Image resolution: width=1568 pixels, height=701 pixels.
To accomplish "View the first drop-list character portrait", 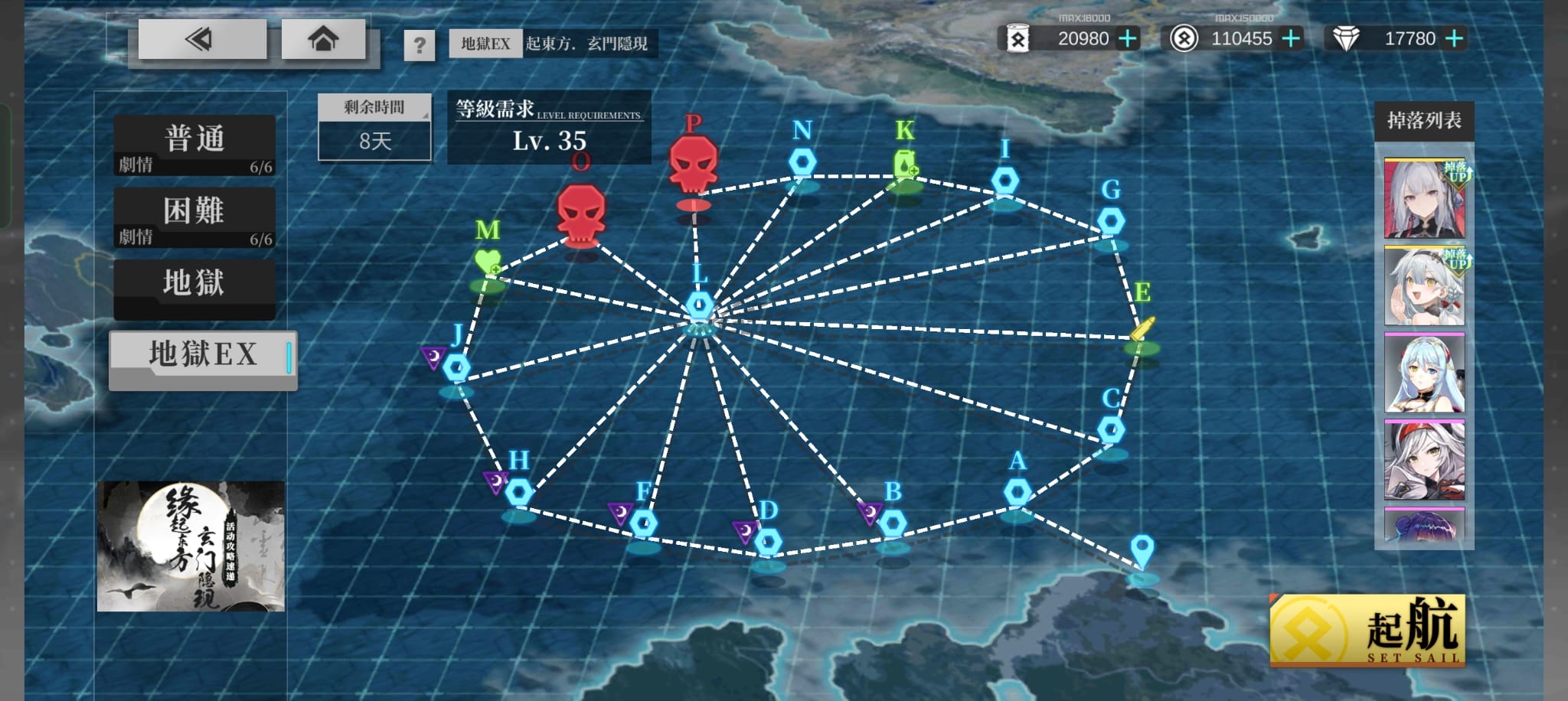I will [x=1424, y=198].
